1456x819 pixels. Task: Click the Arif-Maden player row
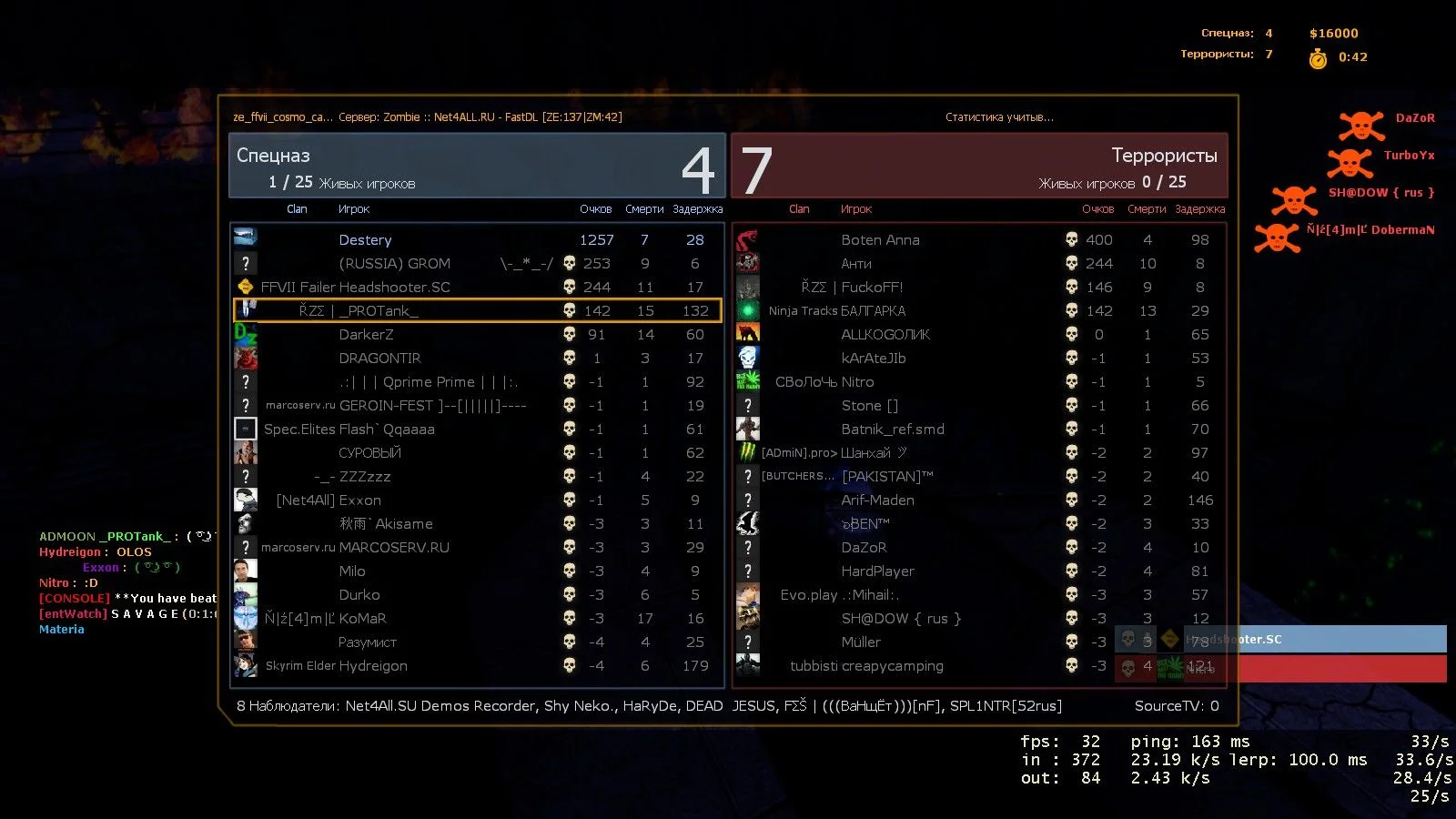point(979,500)
